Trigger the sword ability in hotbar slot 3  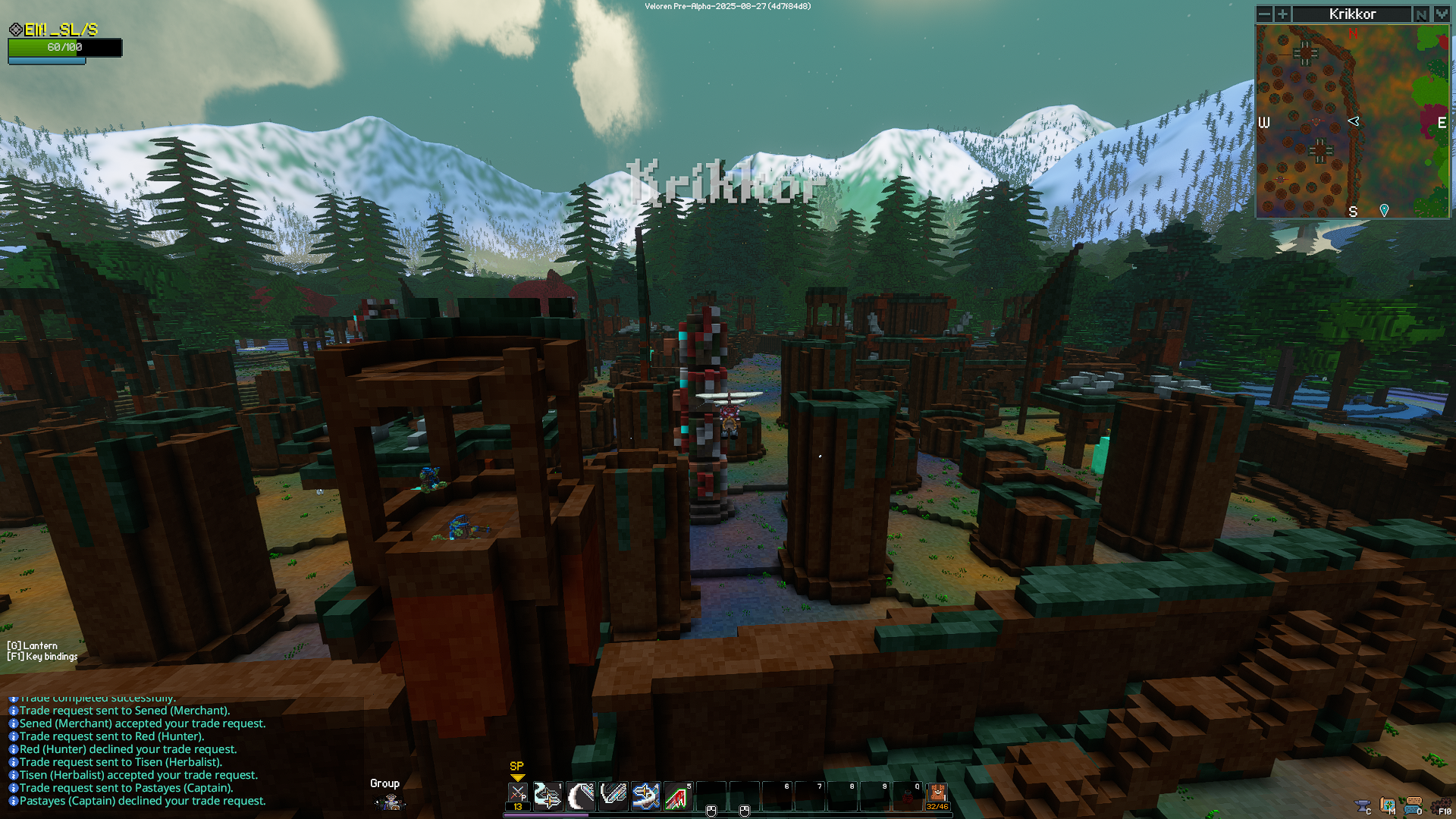click(x=613, y=796)
